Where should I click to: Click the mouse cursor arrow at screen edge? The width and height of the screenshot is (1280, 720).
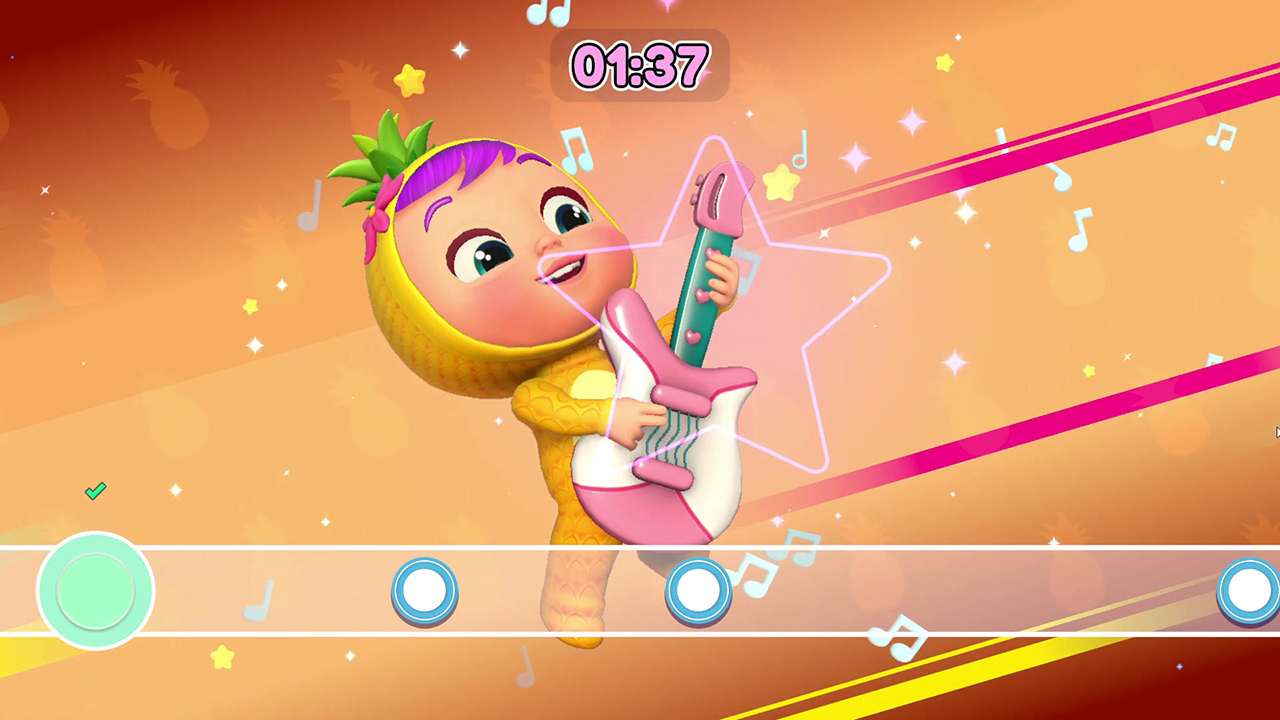[1277, 432]
